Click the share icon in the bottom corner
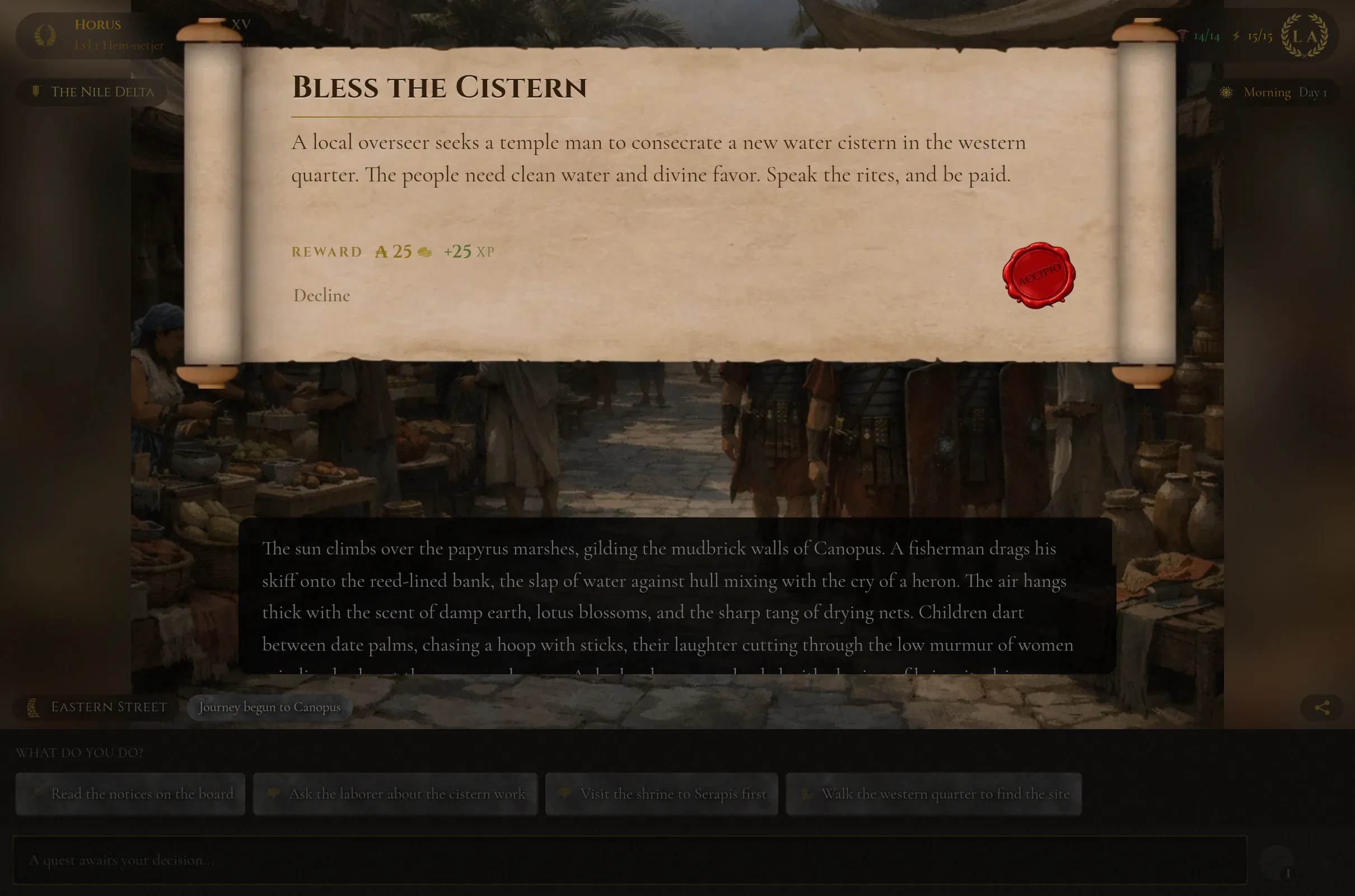The height and width of the screenshot is (896, 1355). 1321,707
